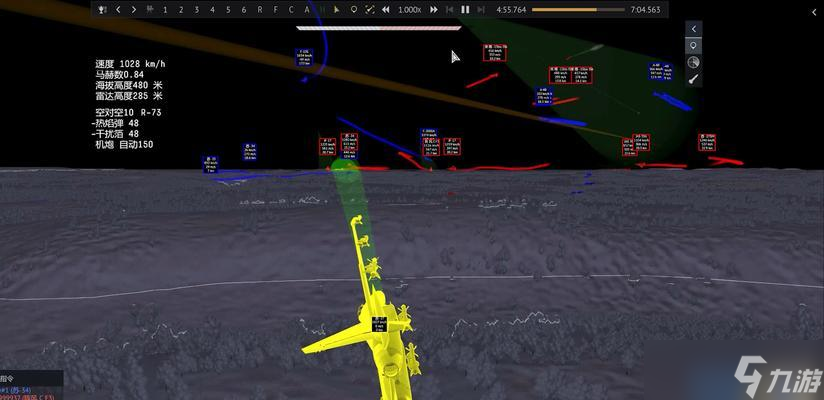
Task: Go to the next object with right arrow
Action: [x=133, y=9]
